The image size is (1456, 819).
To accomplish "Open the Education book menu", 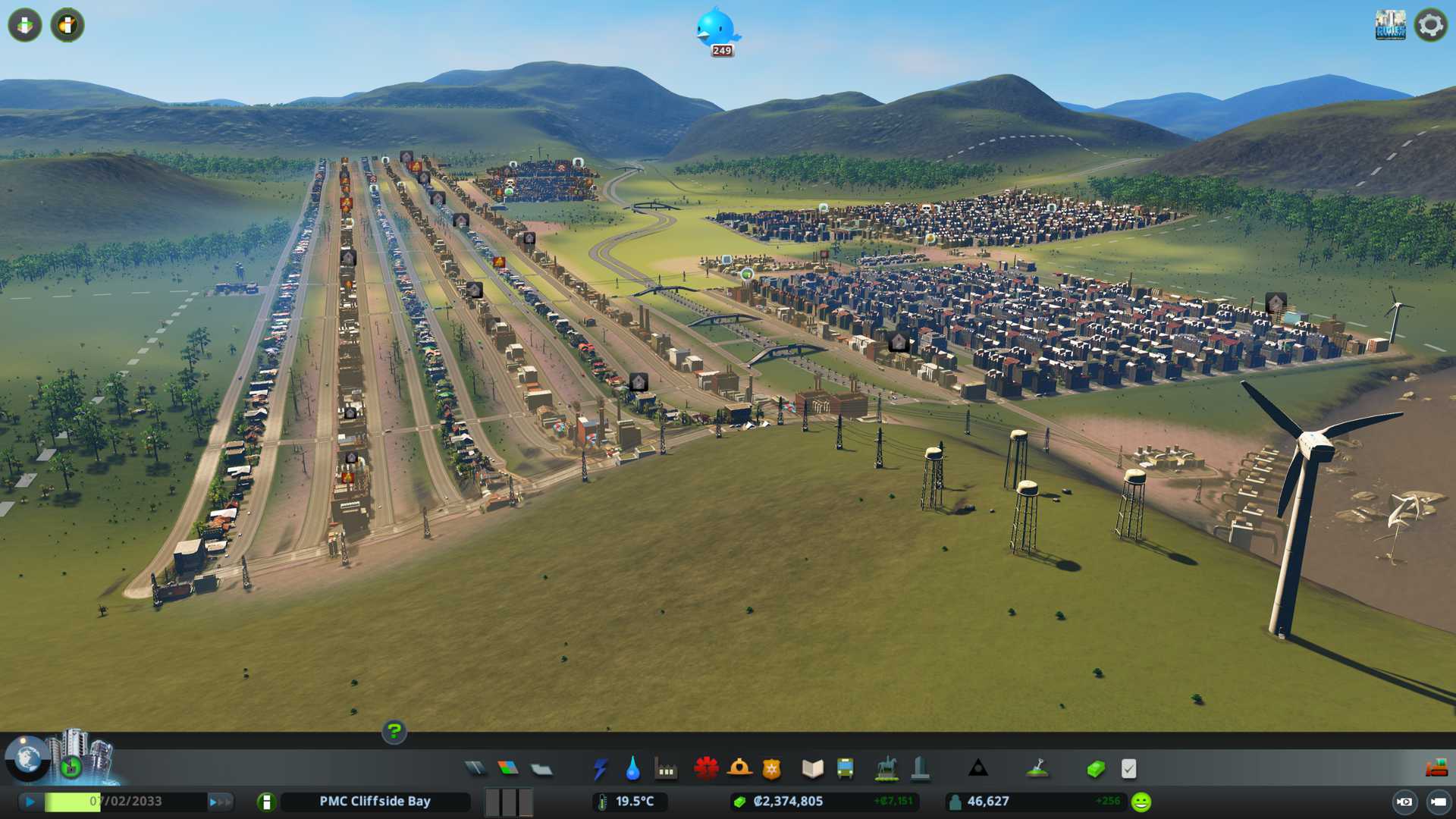I will (x=812, y=769).
